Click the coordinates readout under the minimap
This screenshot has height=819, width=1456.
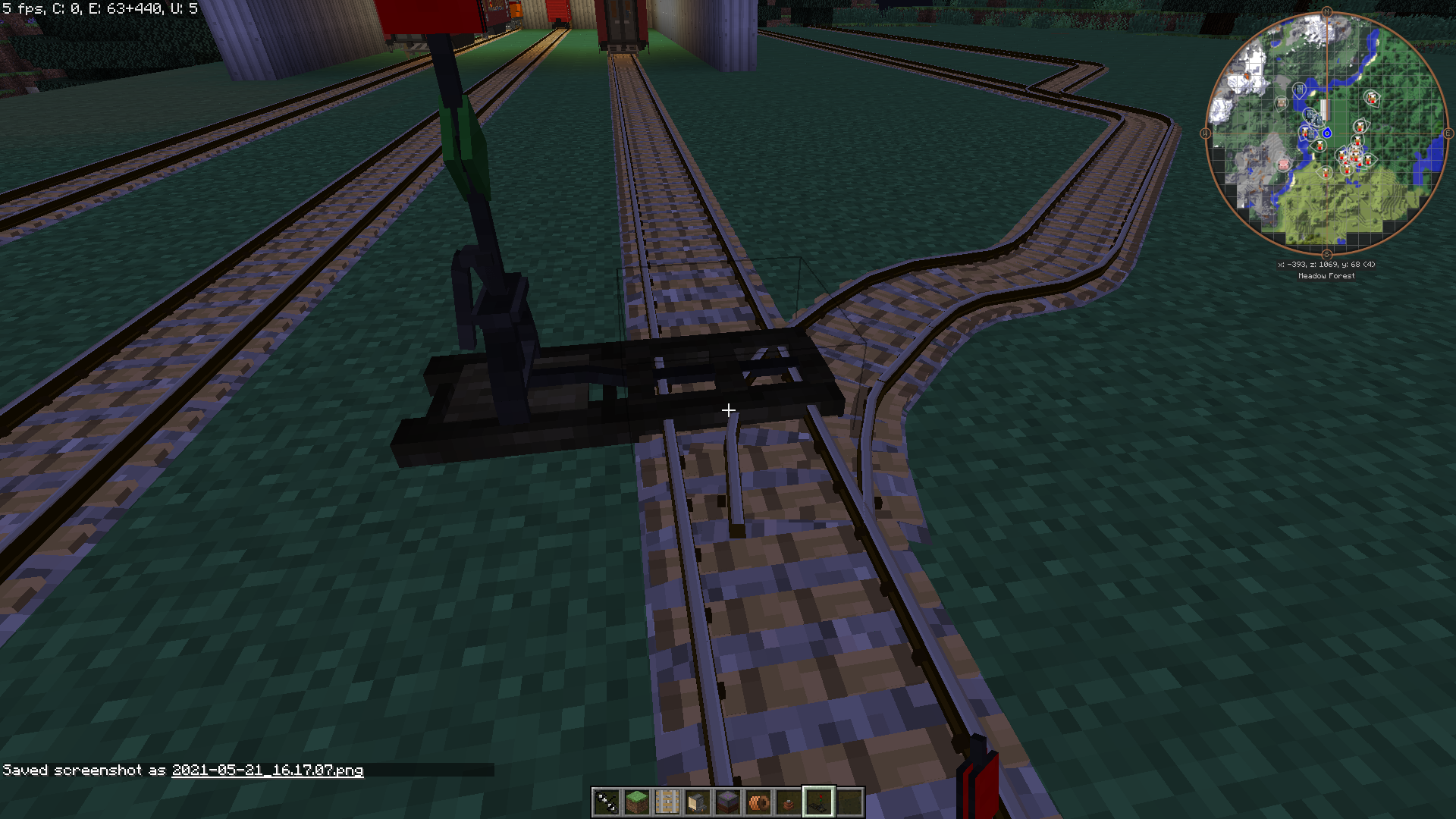coord(1326,265)
